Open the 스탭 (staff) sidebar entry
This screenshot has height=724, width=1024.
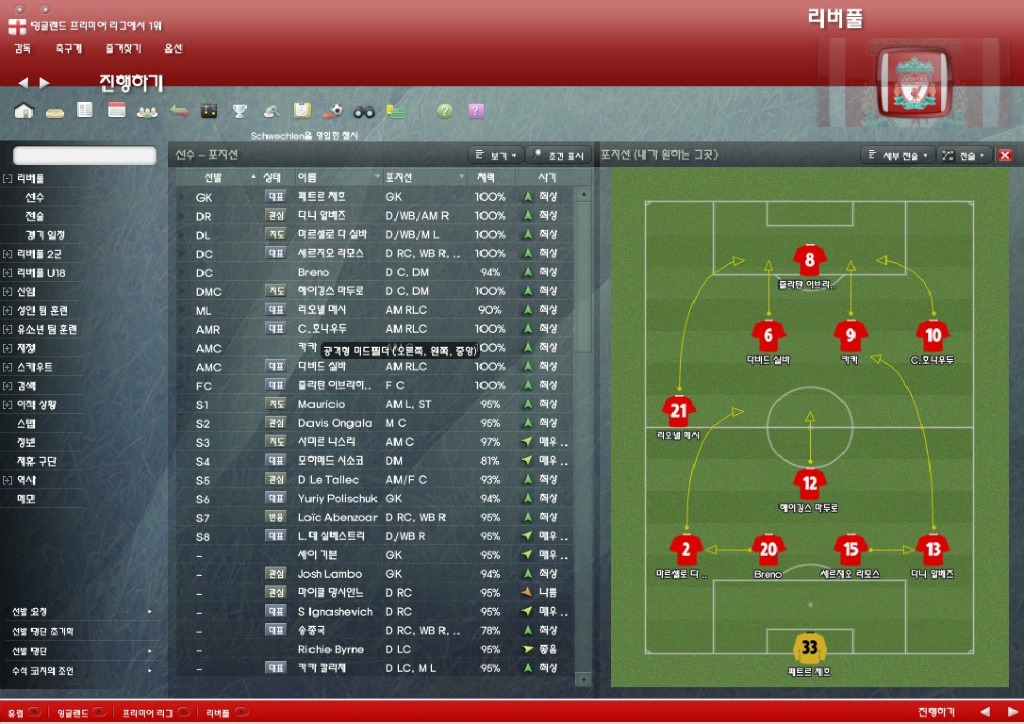pos(27,423)
